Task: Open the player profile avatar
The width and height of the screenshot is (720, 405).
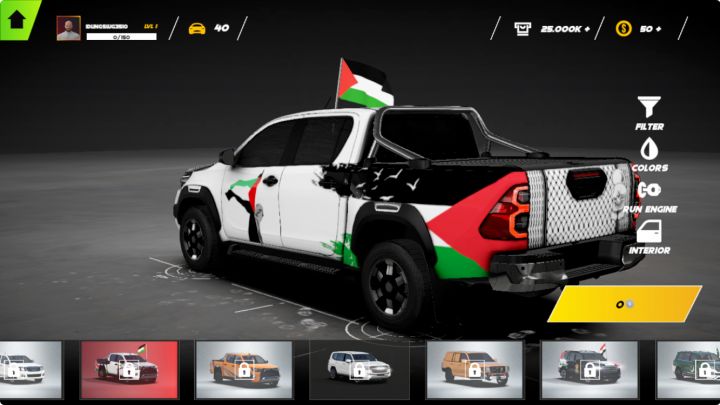Action: pos(68,28)
